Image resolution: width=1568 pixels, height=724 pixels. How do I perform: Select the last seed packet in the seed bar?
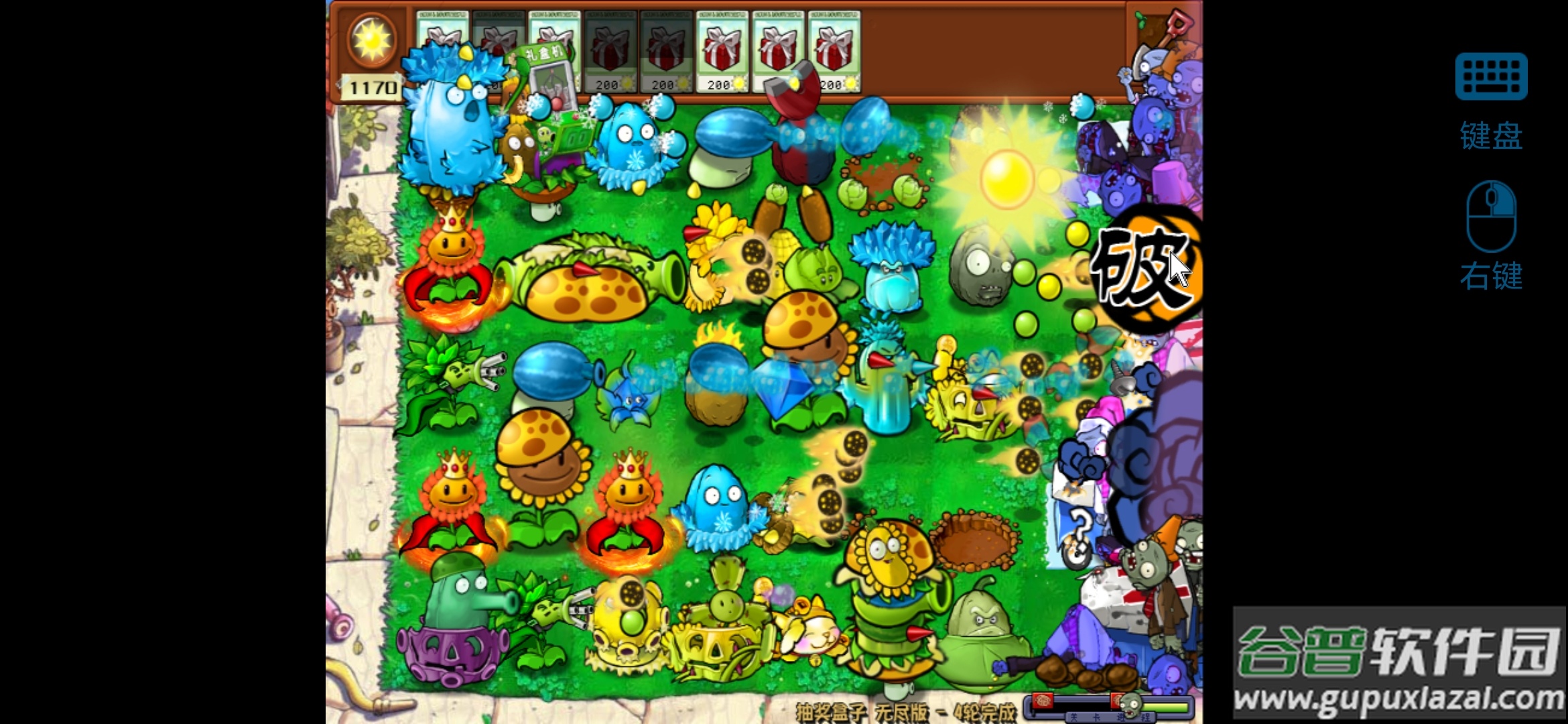click(833, 47)
